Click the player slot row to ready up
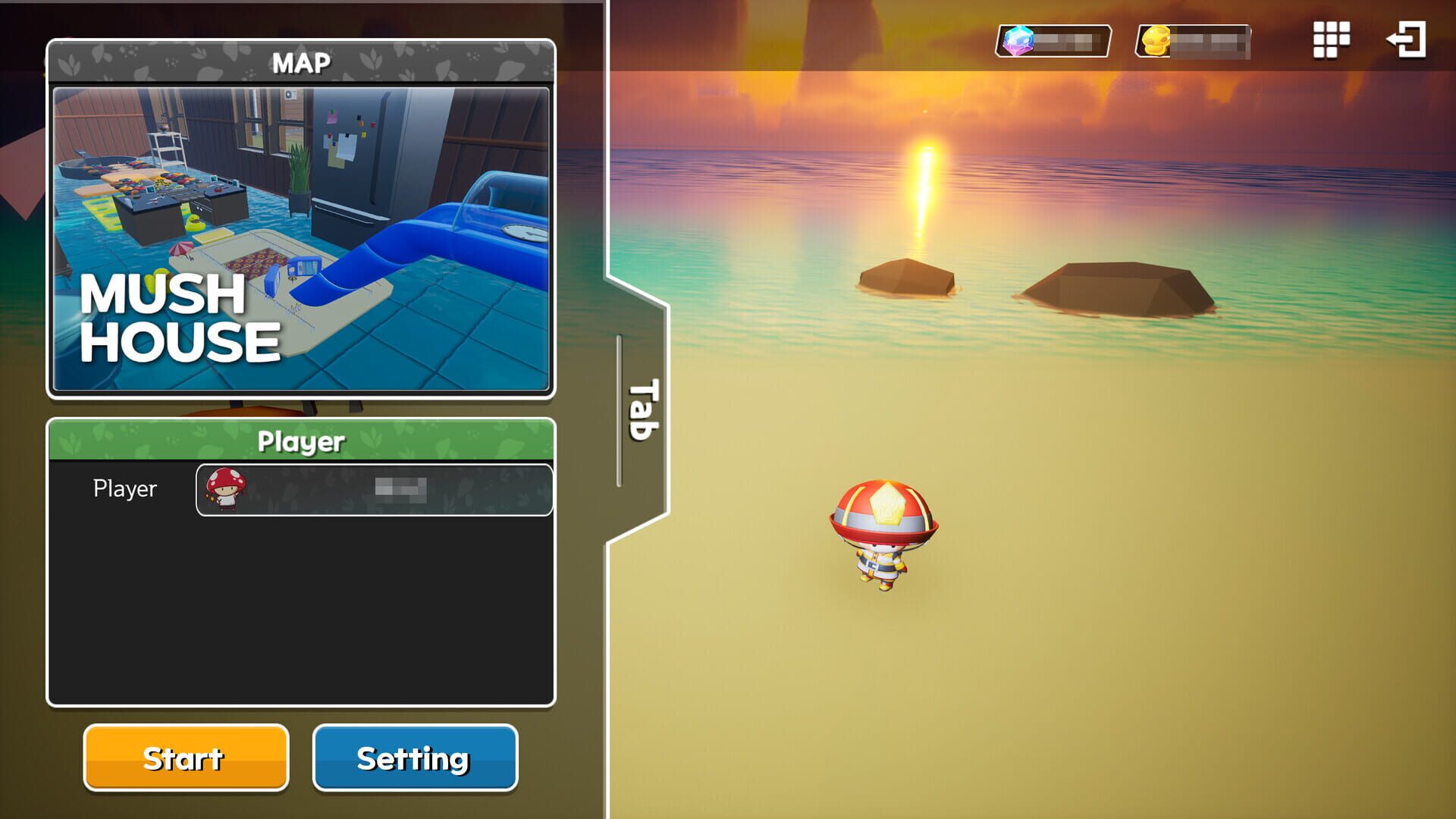 tap(375, 490)
